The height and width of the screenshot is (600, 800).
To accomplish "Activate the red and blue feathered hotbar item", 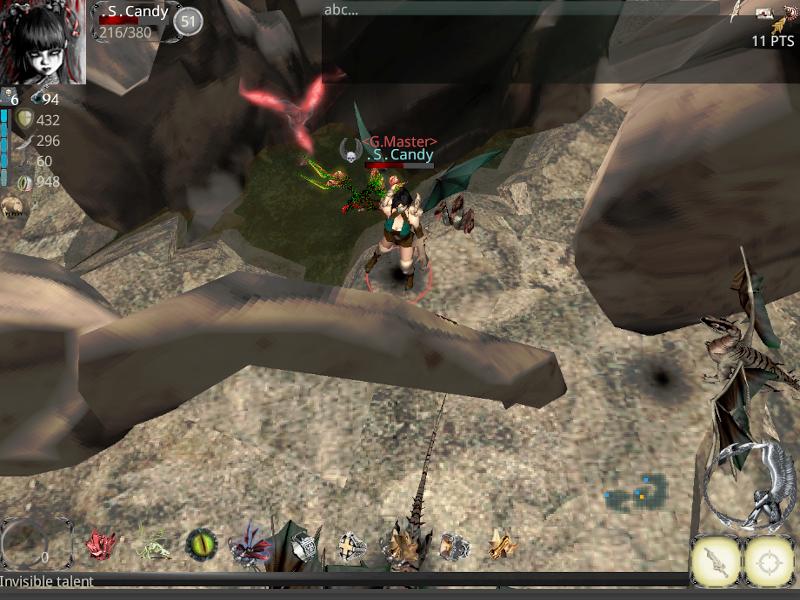I will (249, 547).
